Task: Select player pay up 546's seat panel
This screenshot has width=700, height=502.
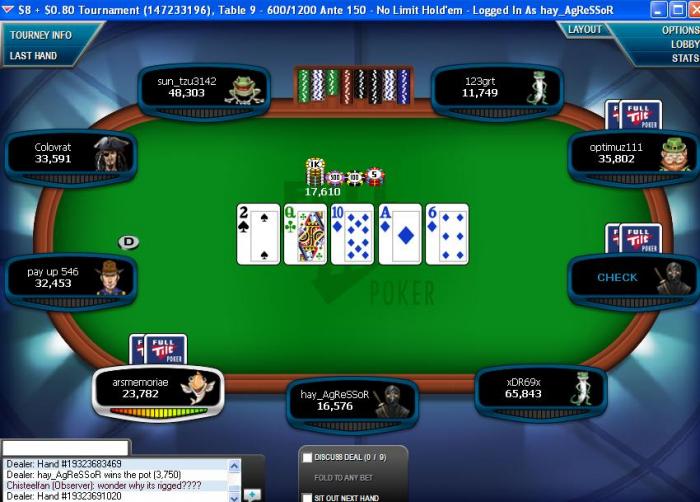Action: pos(70,277)
